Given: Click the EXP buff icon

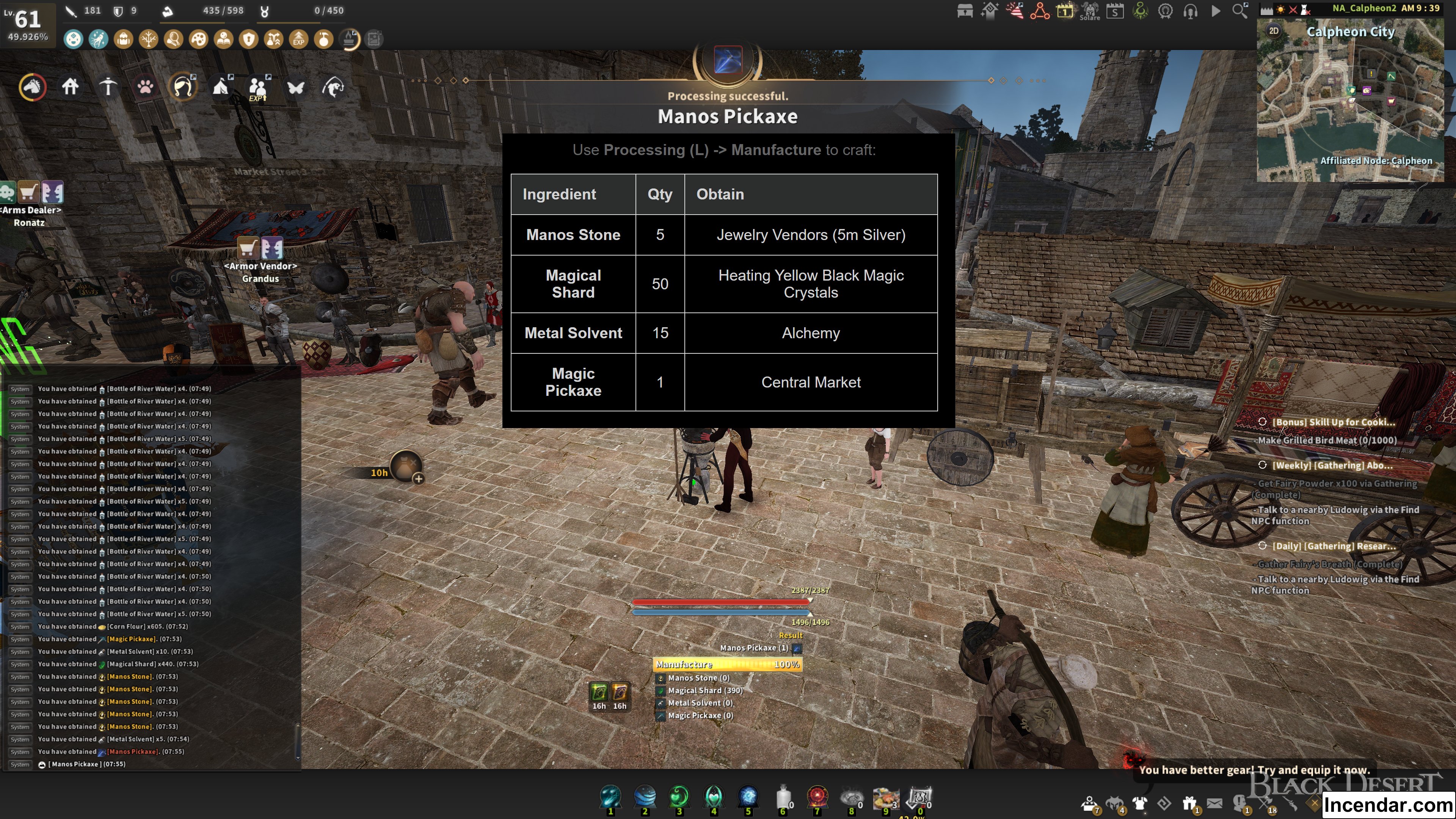Looking at the screenshot, I should pos(298,39).
